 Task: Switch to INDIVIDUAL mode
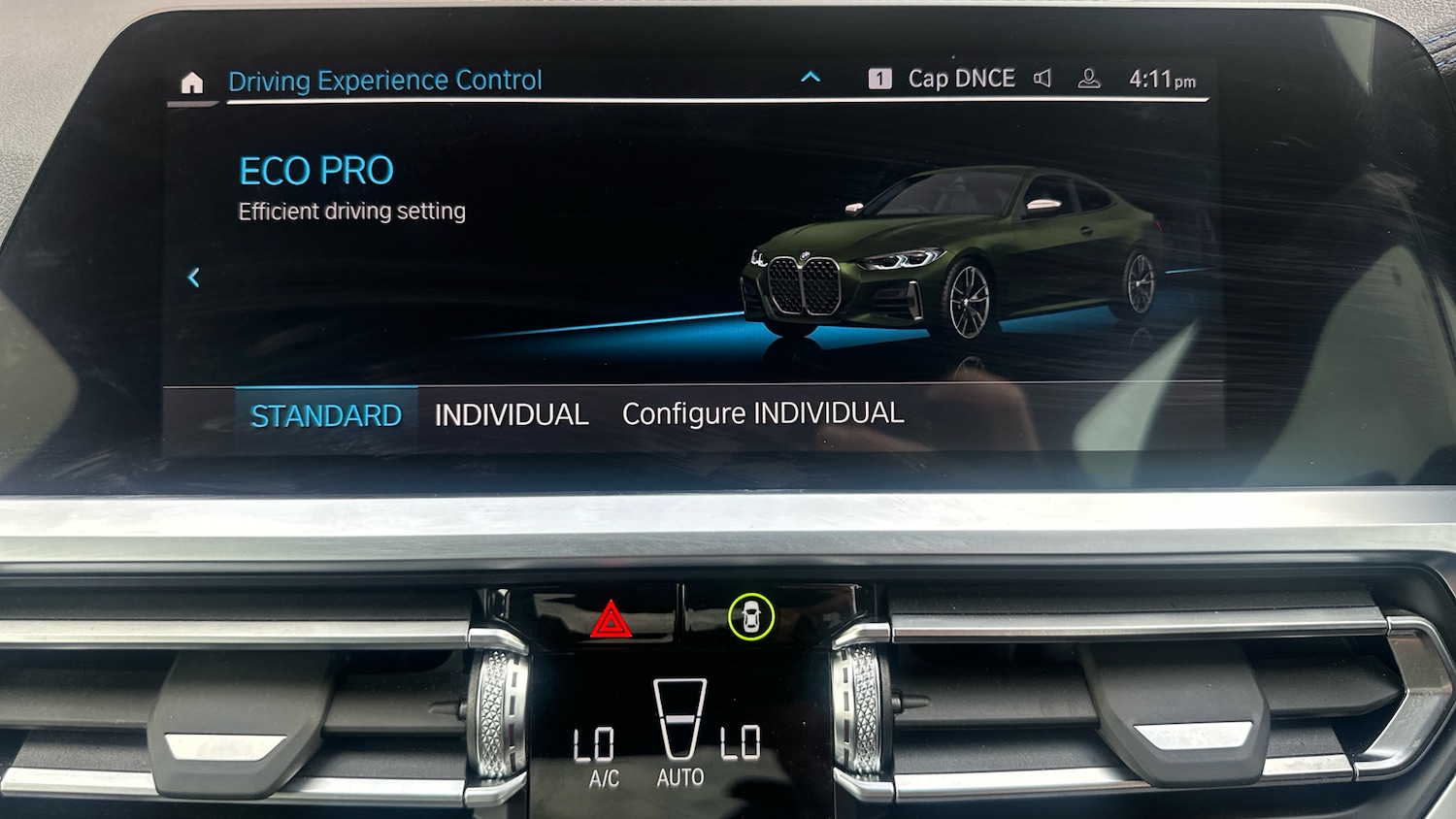pyautogui.click(x=511, y=415)
